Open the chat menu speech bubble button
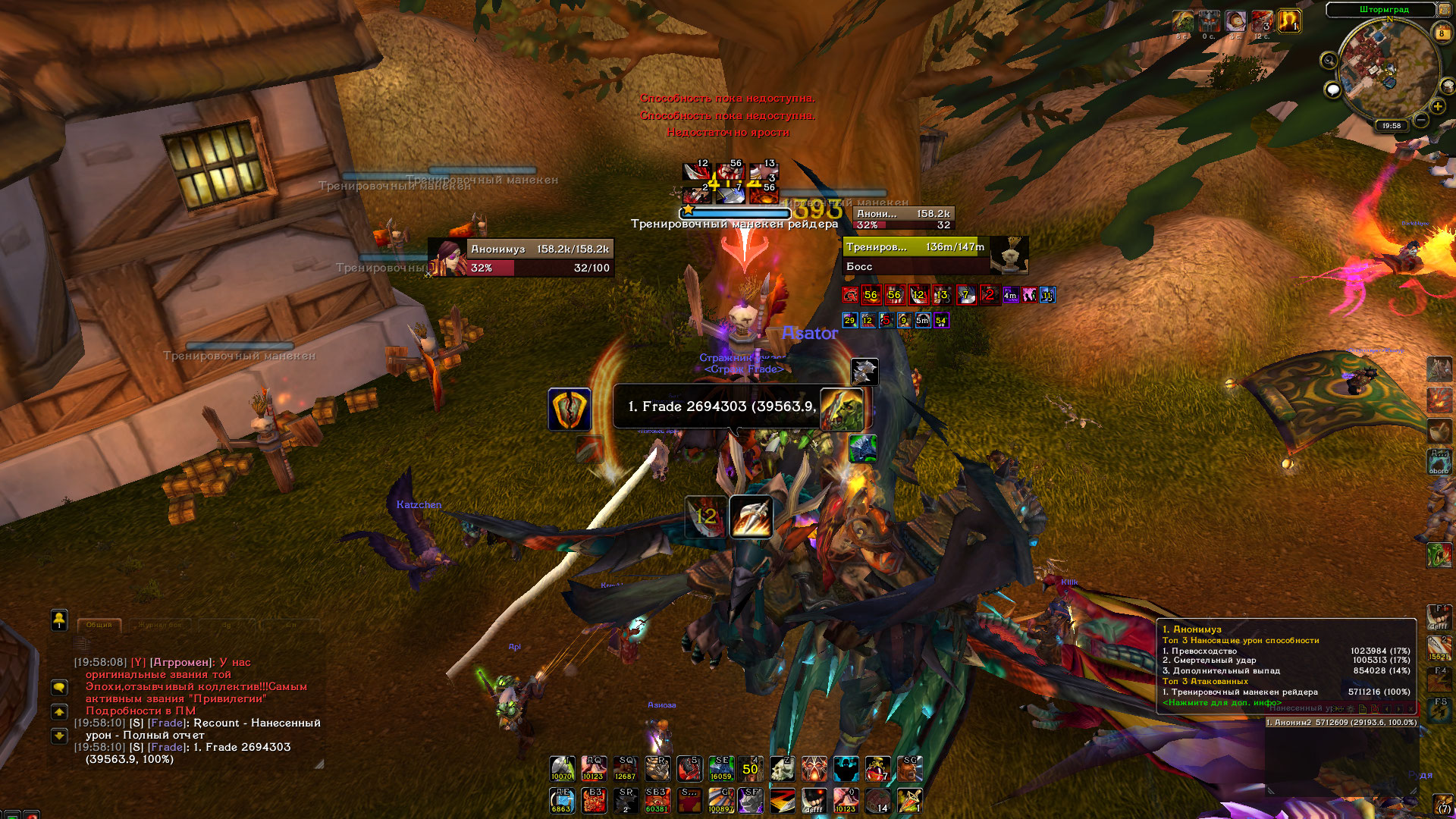The image size is (1456, 819). (59, 688)
